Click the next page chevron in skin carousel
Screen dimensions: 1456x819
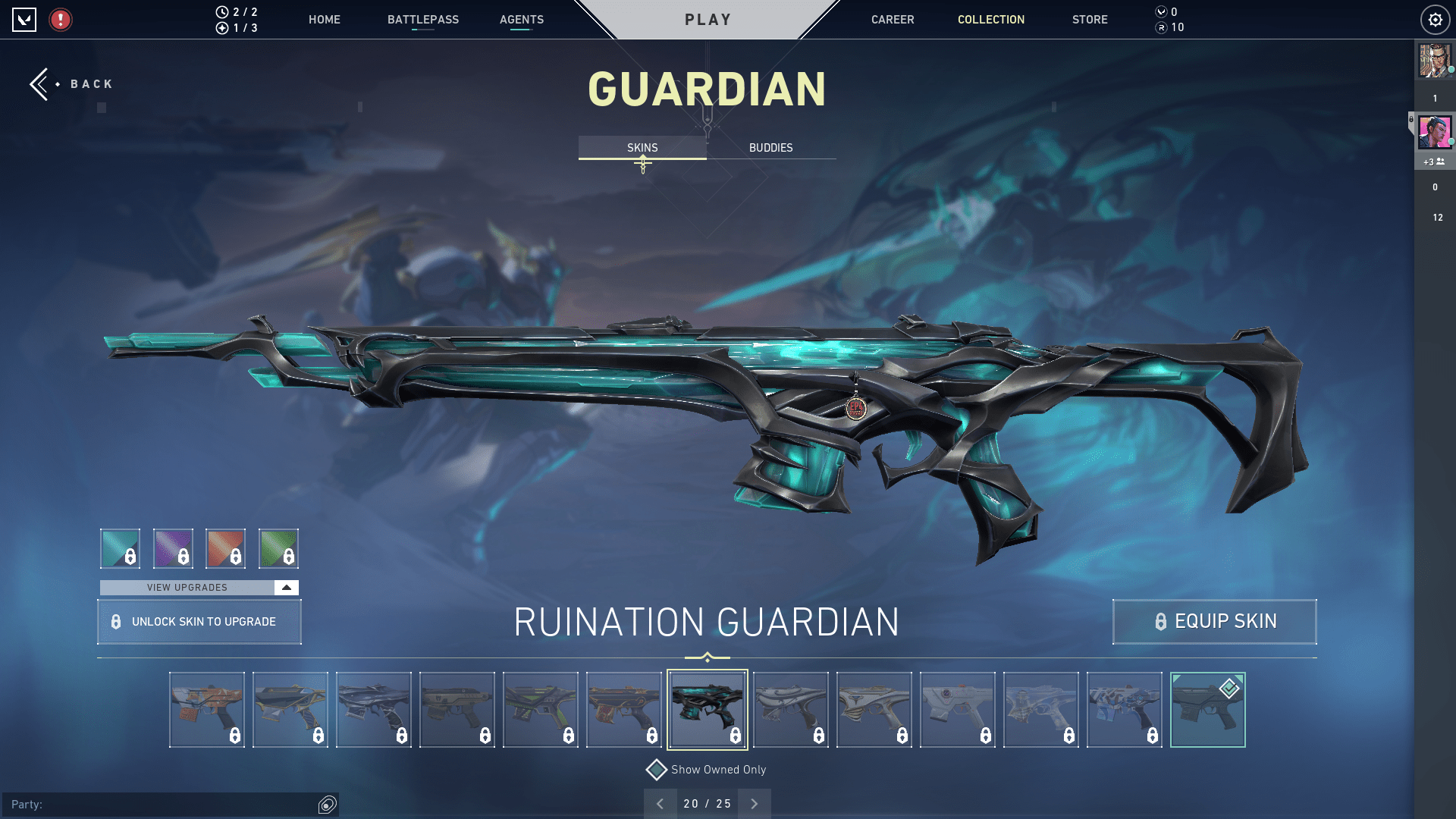[754, 802]
